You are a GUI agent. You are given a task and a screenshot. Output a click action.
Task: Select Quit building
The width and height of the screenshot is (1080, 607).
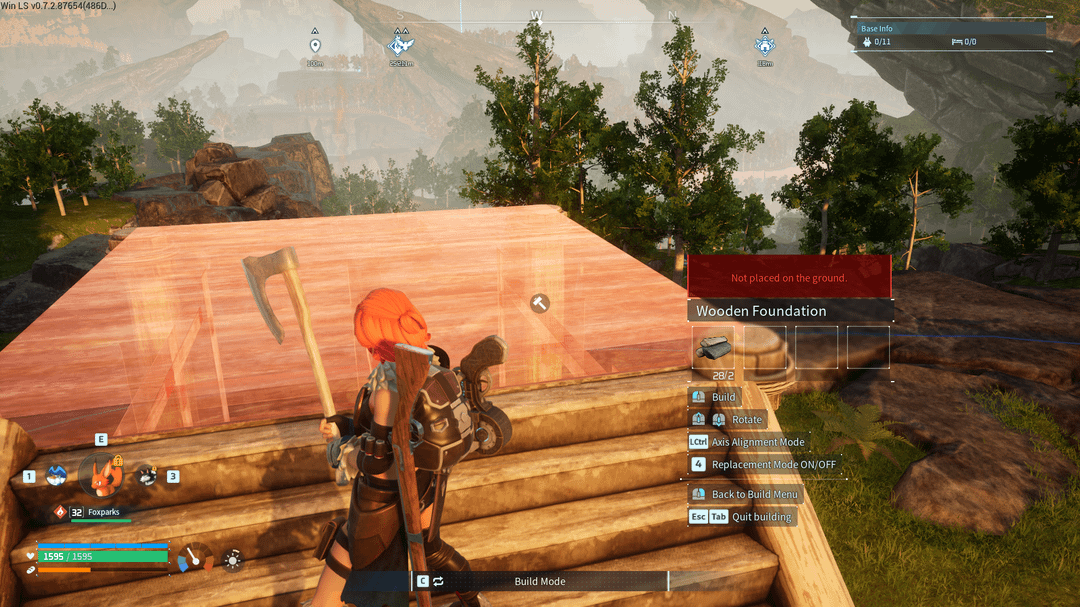(761, 517)
